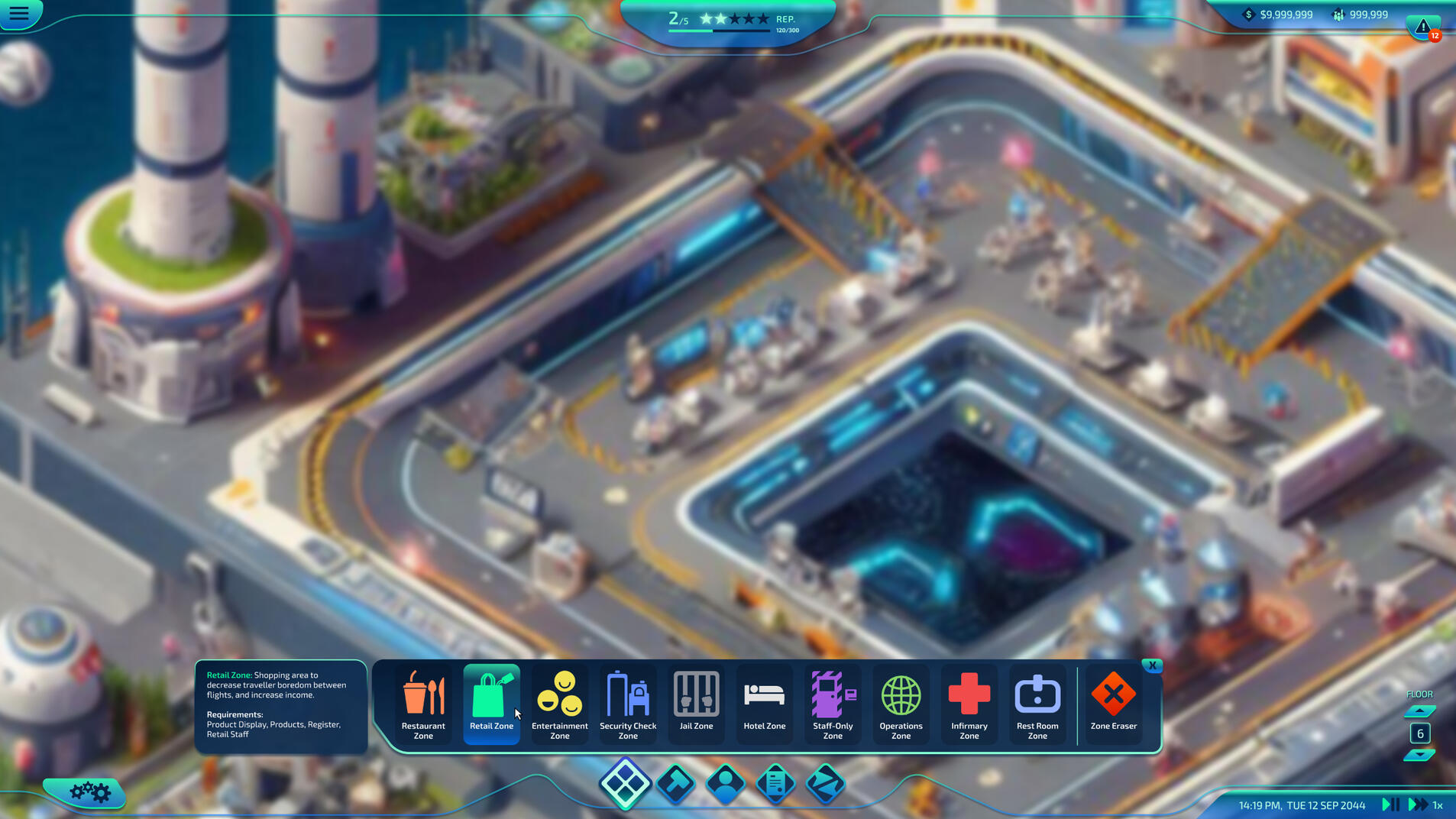Toggle the Operations Zone selection

pyautogui.click(x=901, y=703)
